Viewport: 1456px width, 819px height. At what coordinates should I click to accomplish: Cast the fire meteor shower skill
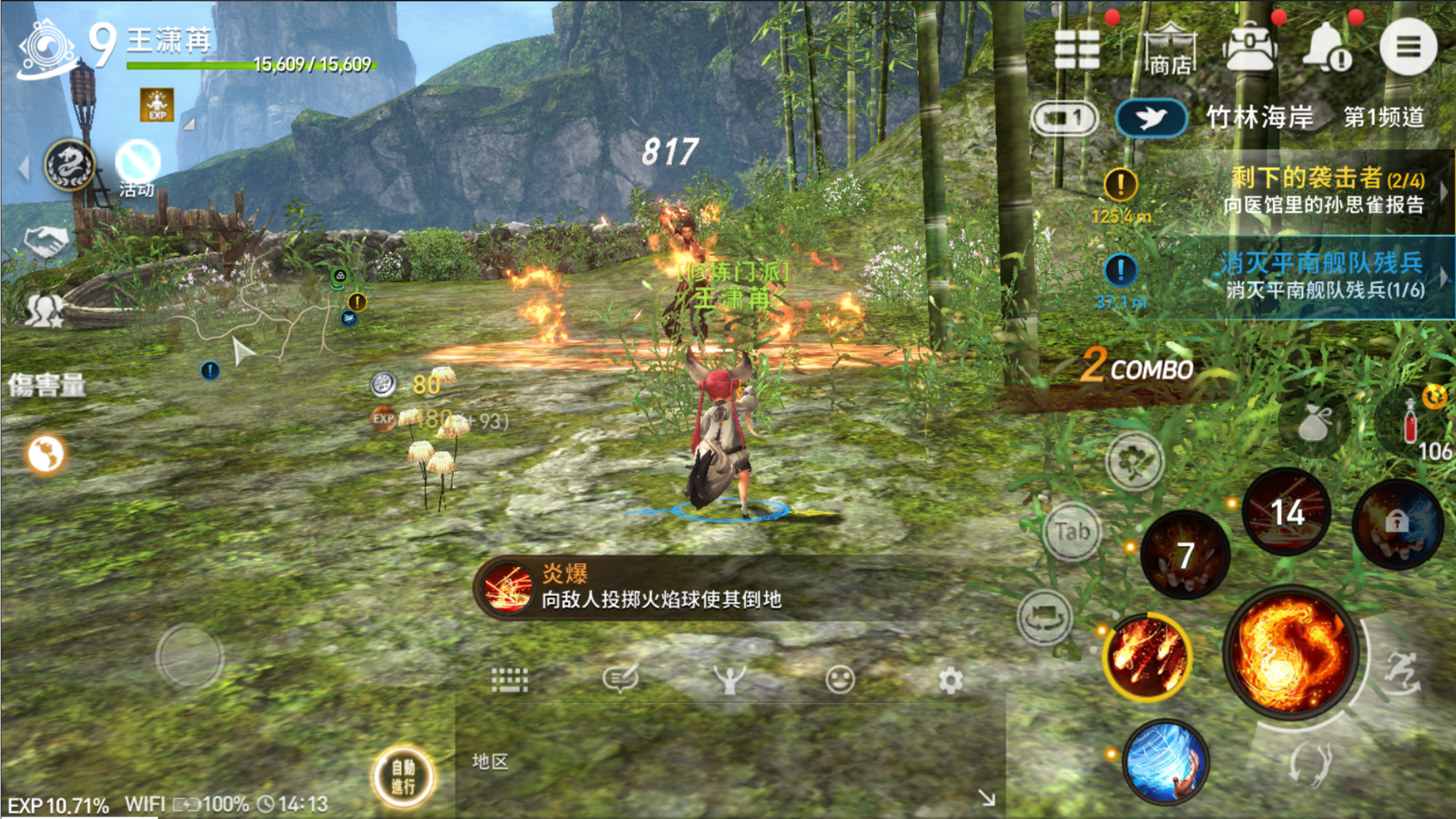pos(1147,656)
